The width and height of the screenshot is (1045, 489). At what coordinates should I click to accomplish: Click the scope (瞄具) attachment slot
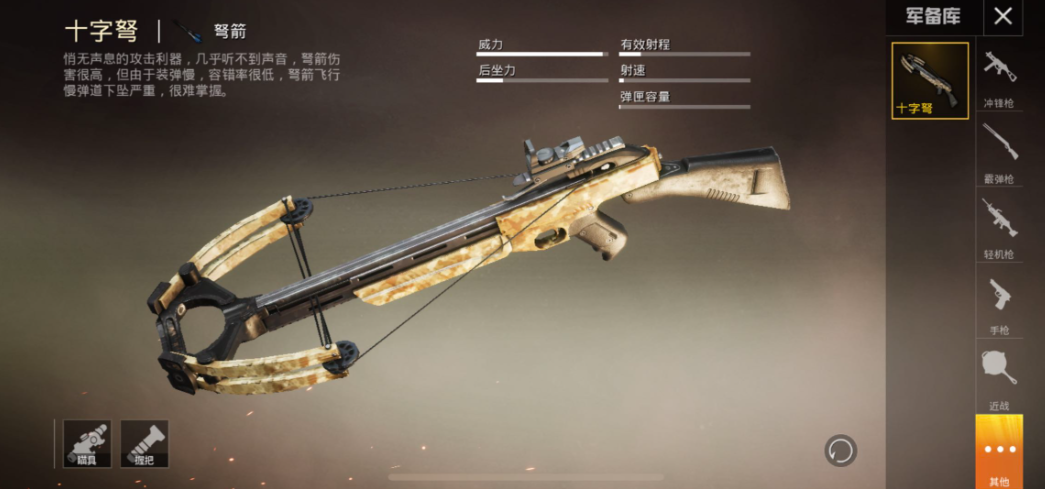(87, 444)
